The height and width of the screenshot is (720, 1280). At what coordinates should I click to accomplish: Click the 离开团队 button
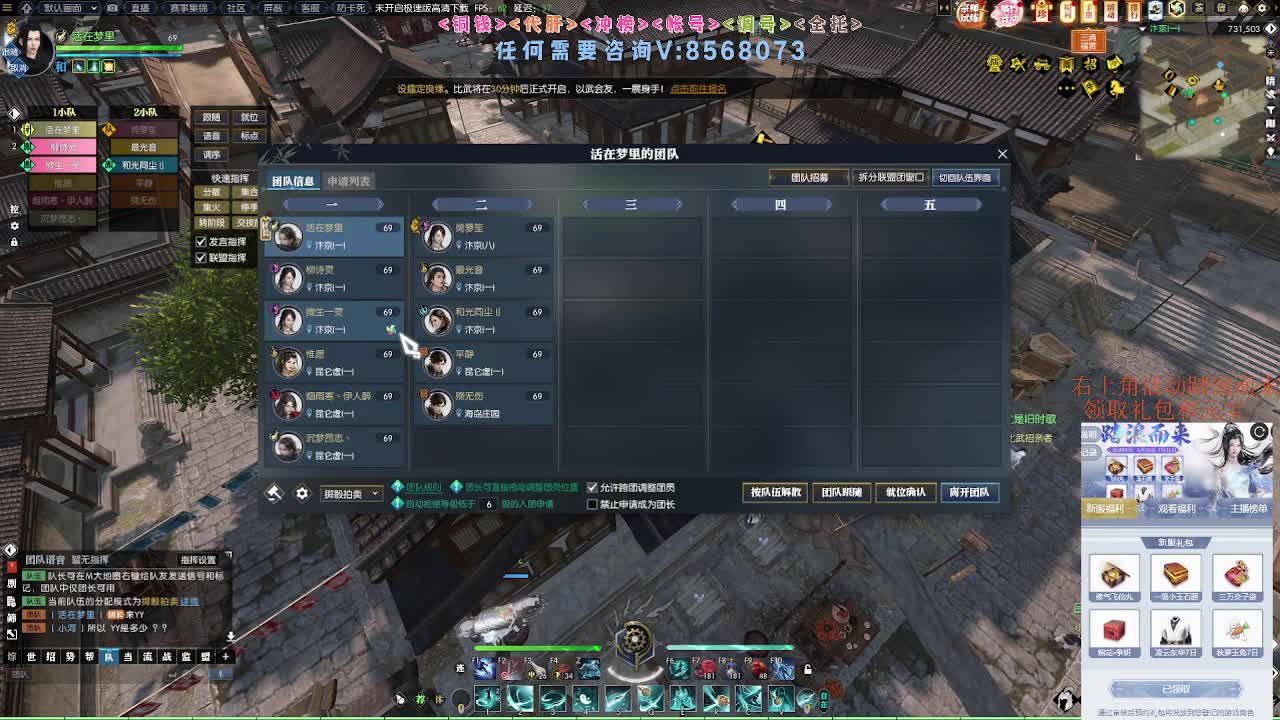[x=969, y=492]
